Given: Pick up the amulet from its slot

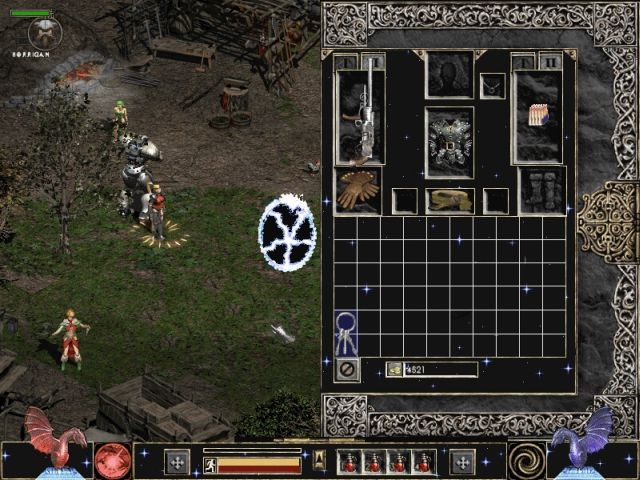Looking at the screenshot, I should point(492,86).
